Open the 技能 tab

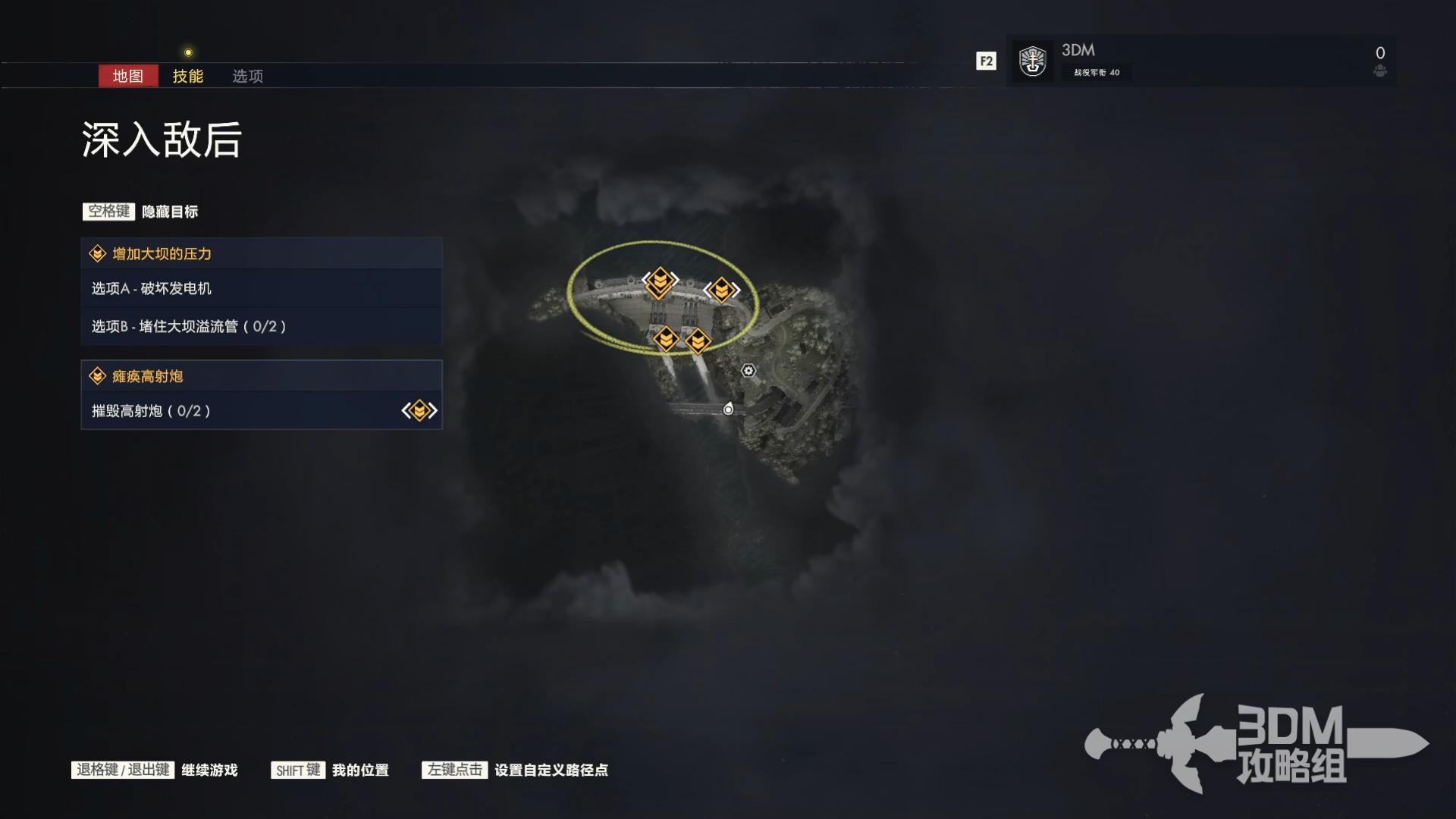(187, 76)
